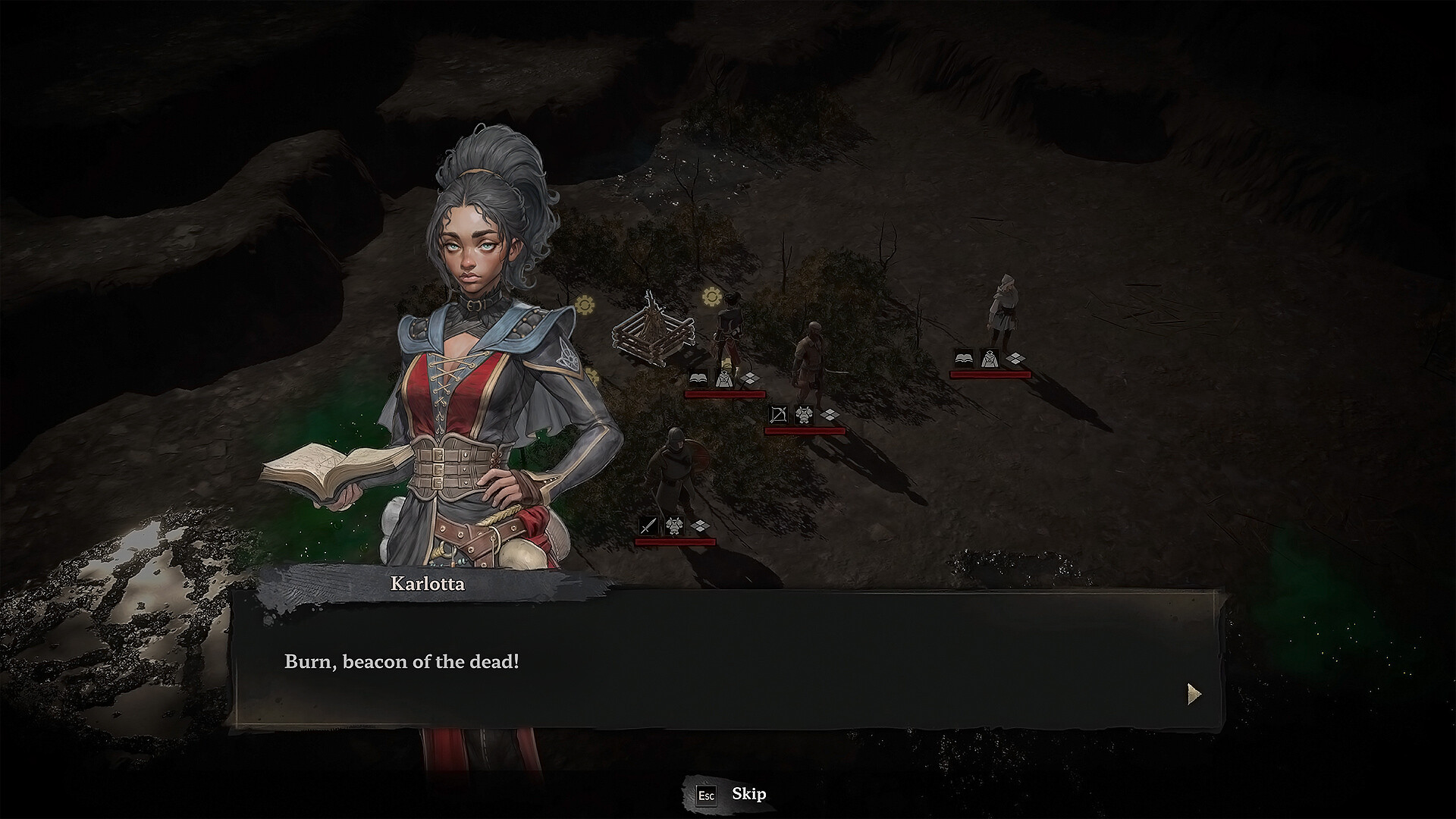Click the red health bar under the shield soldier
This screenshot has width=1456, height=819.
click(x=676, y=541)
